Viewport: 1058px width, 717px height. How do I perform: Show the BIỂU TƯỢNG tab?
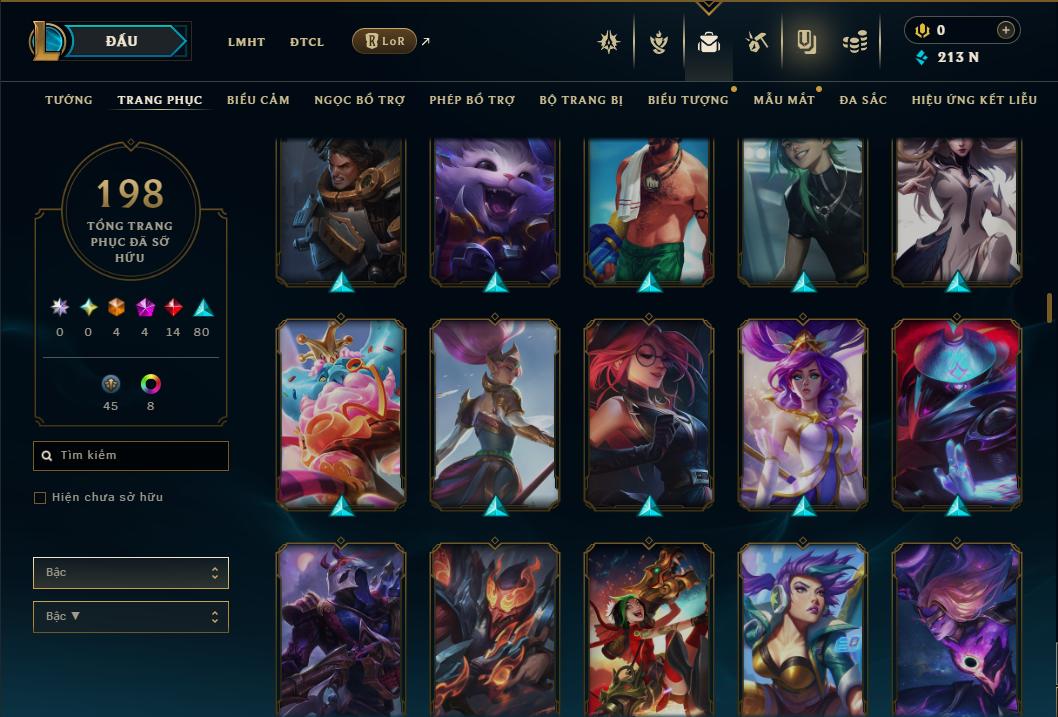coord(688,100)
